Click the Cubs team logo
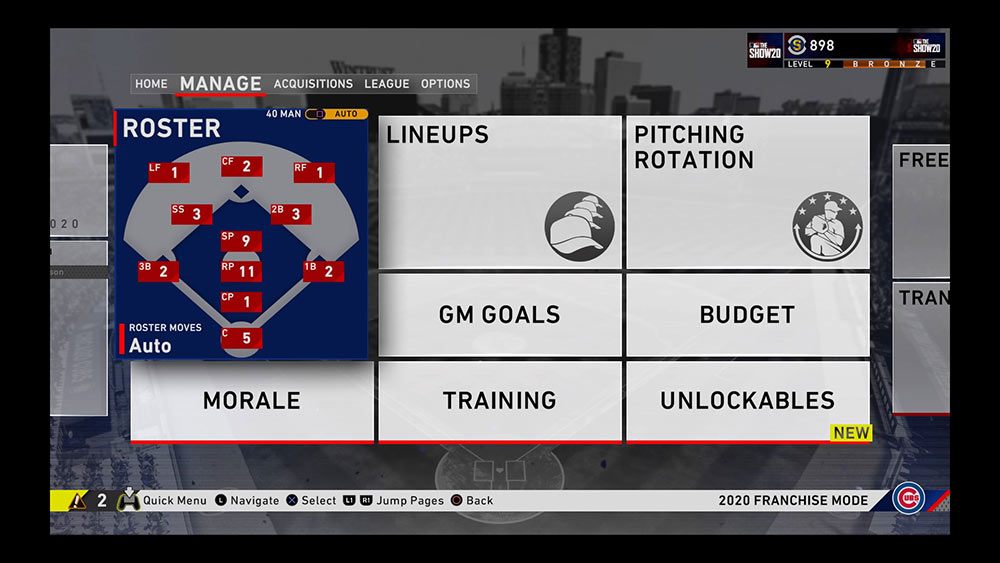This screenshot has width=1000, height=563. coord(909,498)
